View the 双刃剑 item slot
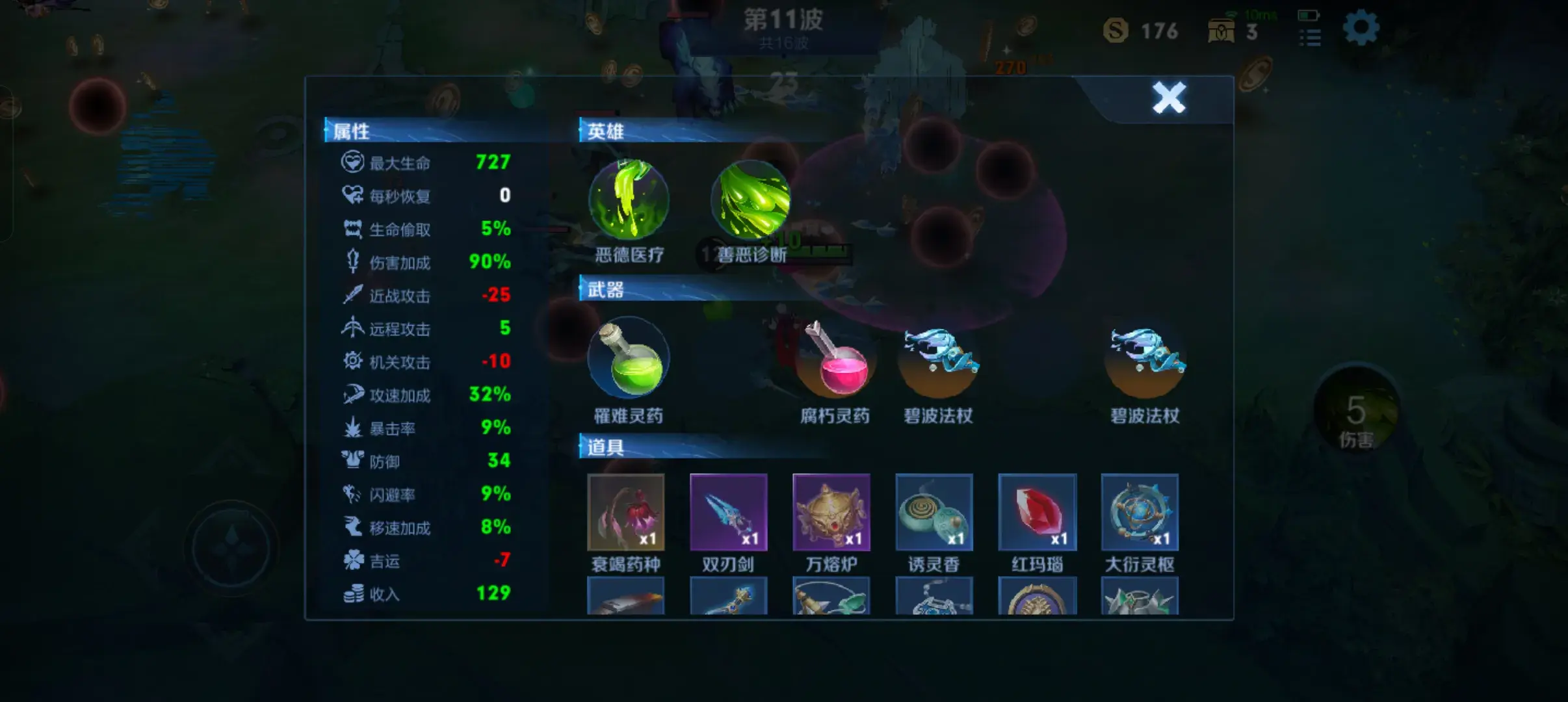The height and width of the screenshot is (702, 1568). point(729,512)
